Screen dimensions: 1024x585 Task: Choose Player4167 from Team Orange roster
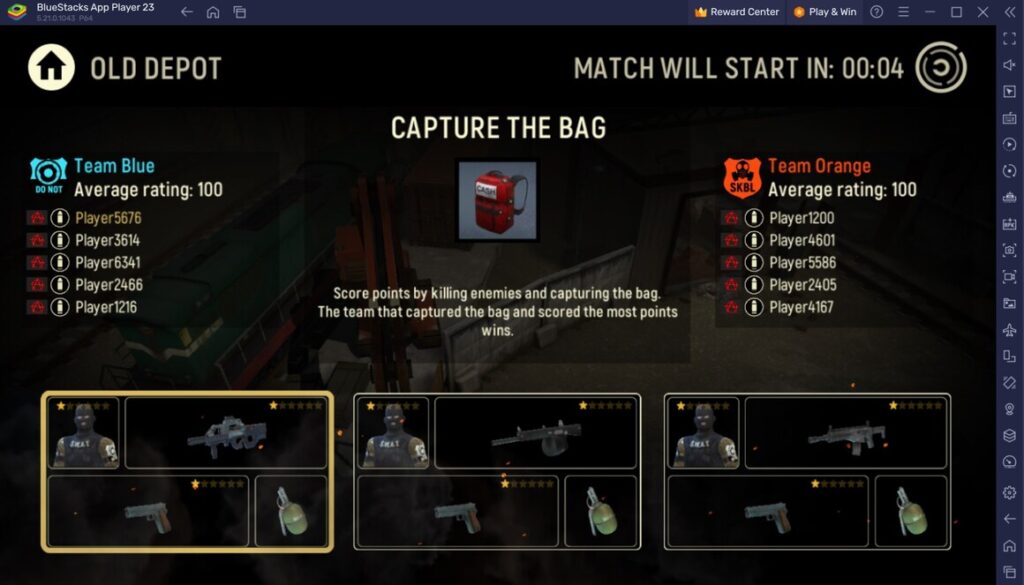pyautogui.click(x=802, y=307)
